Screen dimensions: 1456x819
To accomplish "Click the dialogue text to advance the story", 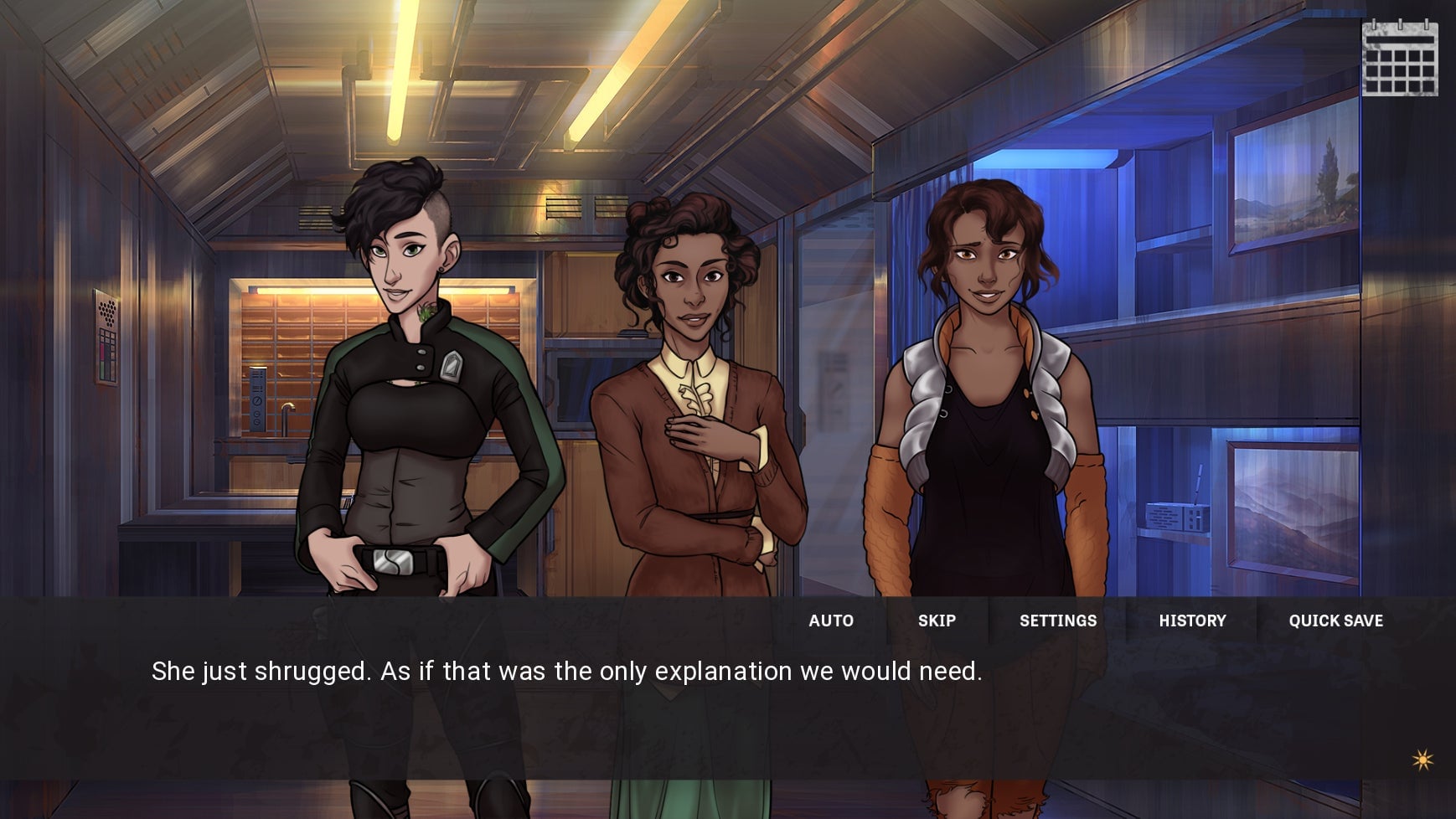I will [x=568, y=671].
